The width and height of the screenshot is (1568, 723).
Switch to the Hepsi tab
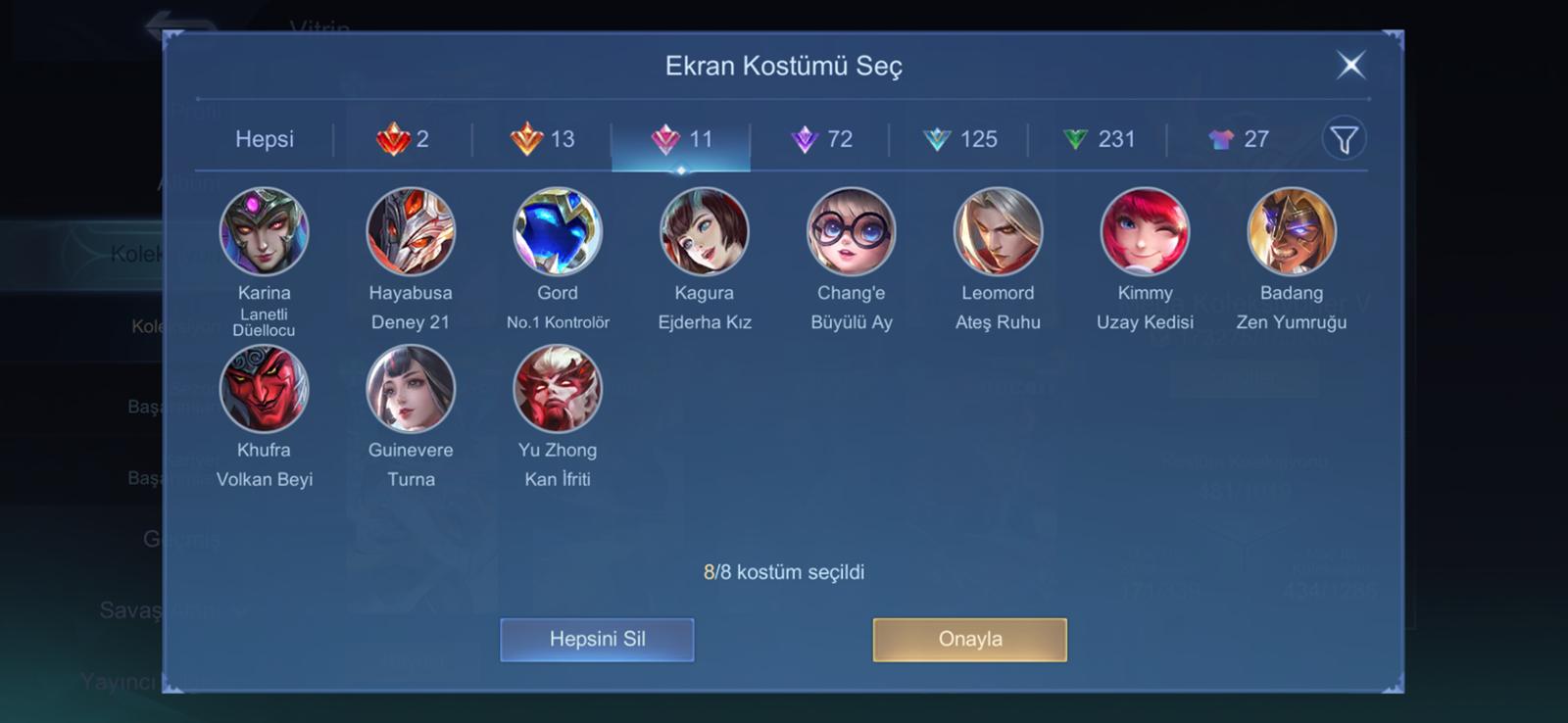pyautogui.click(x=264, y=139)
